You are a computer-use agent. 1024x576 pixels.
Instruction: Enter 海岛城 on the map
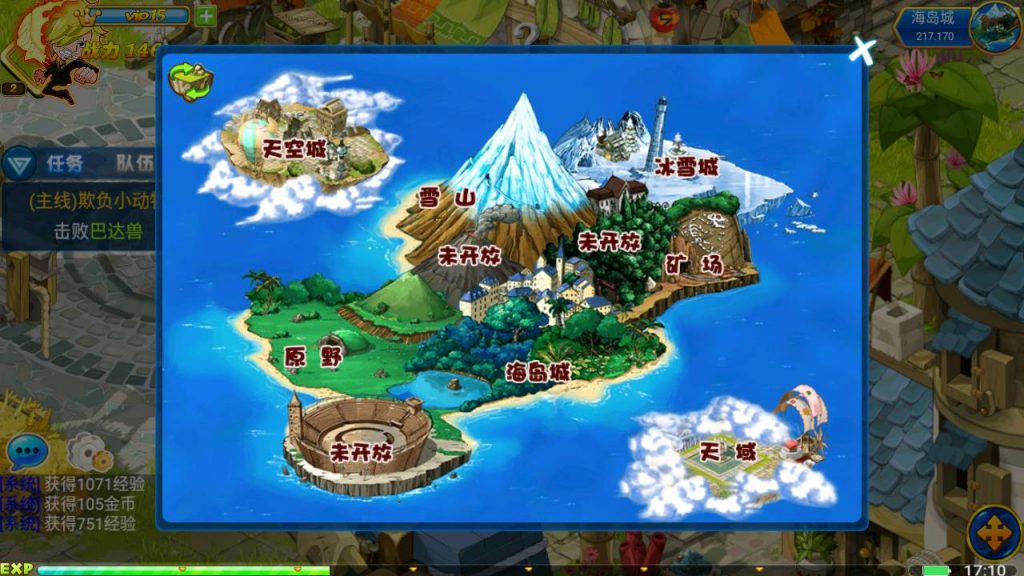tap(537, 371)
